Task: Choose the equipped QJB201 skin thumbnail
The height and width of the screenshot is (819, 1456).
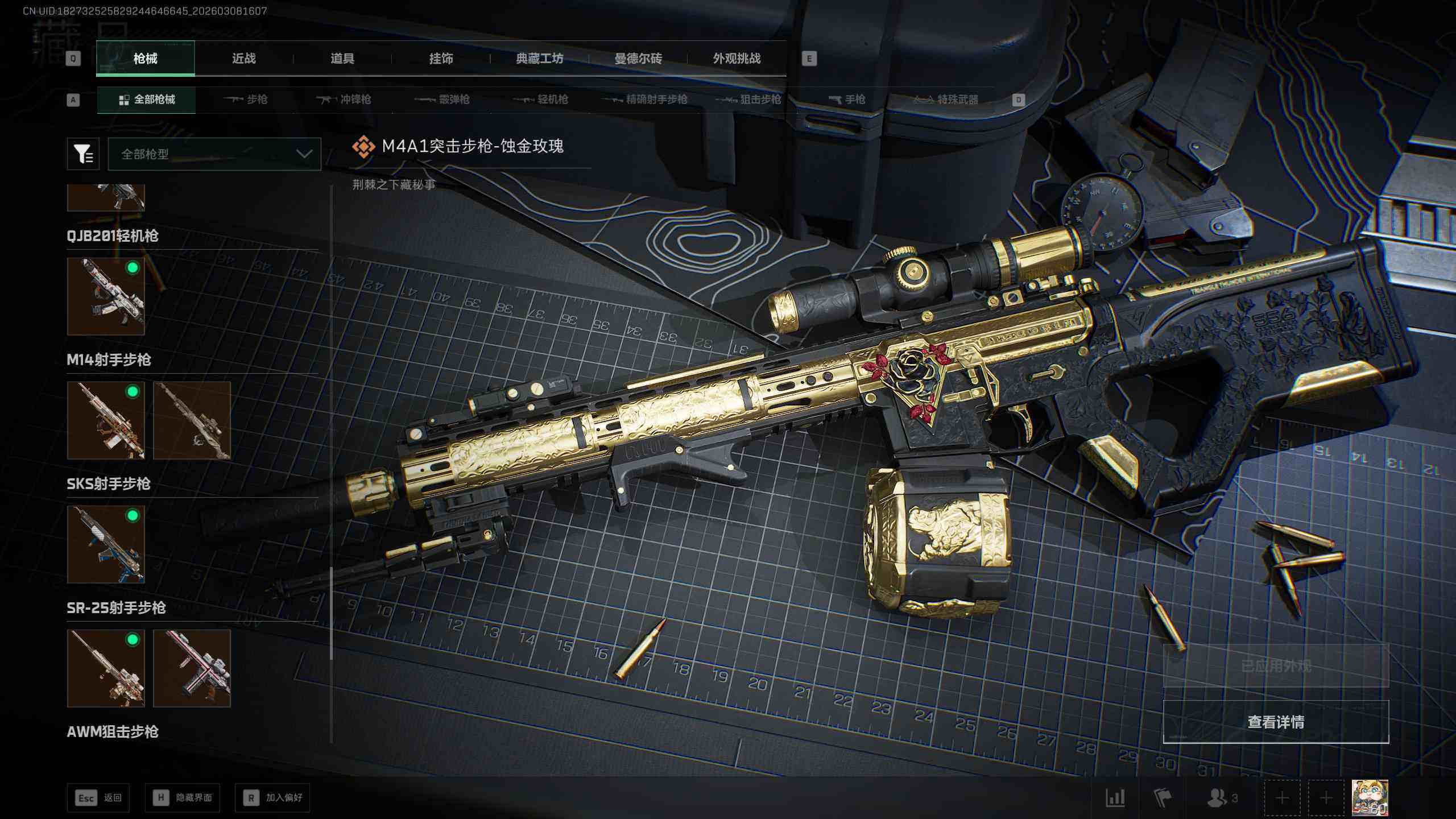Action: pyautogui.click(x=106, y=296)
